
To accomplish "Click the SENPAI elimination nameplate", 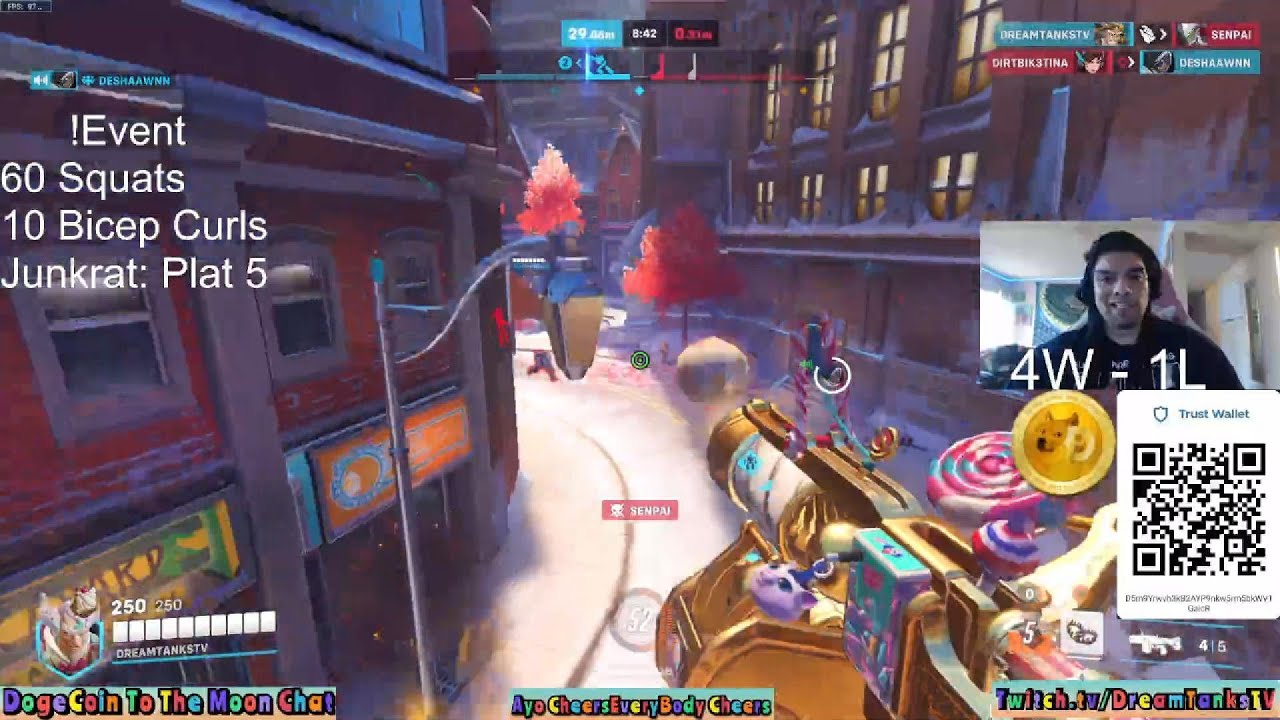I will [x=640, y=511].
